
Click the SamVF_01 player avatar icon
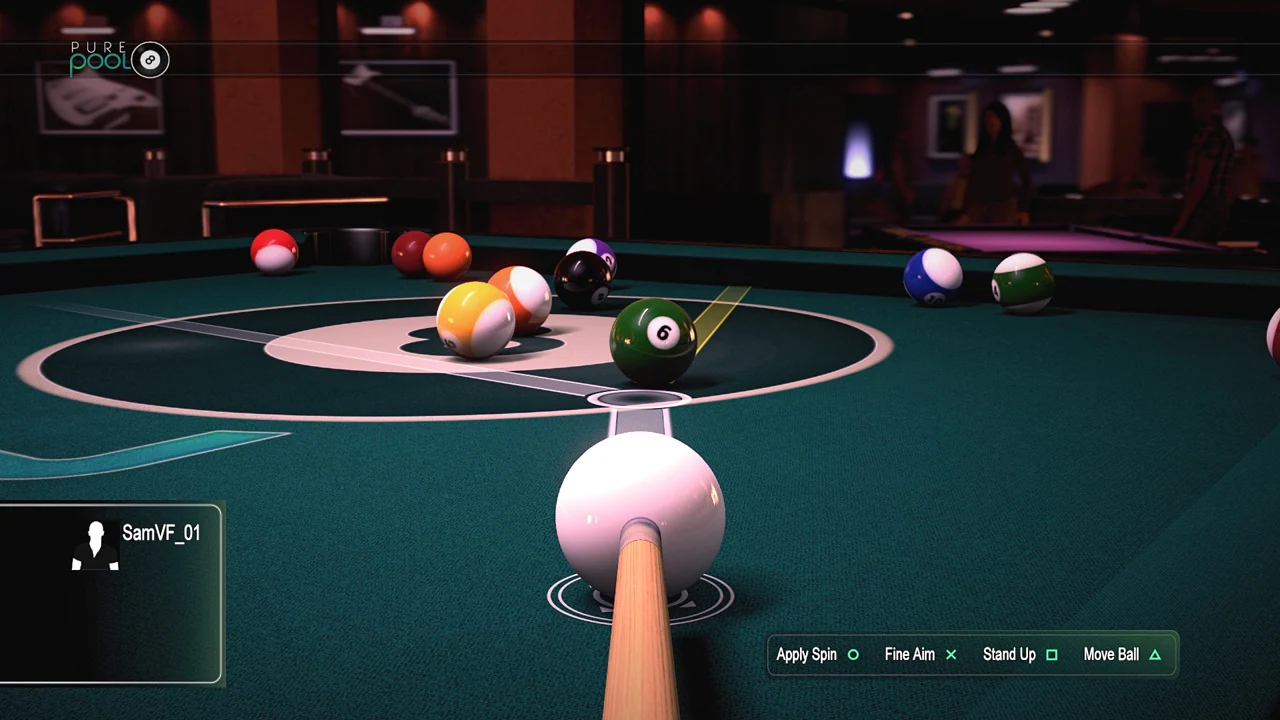point(94,545)
